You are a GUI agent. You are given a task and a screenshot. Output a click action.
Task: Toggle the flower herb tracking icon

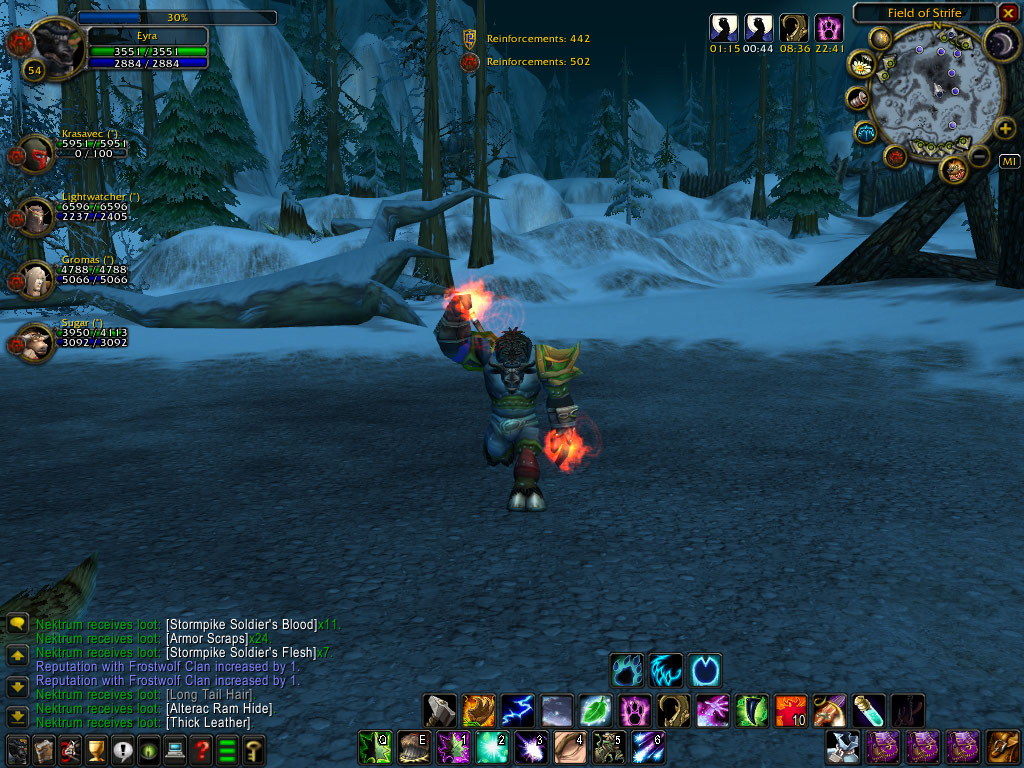point(860,65)
